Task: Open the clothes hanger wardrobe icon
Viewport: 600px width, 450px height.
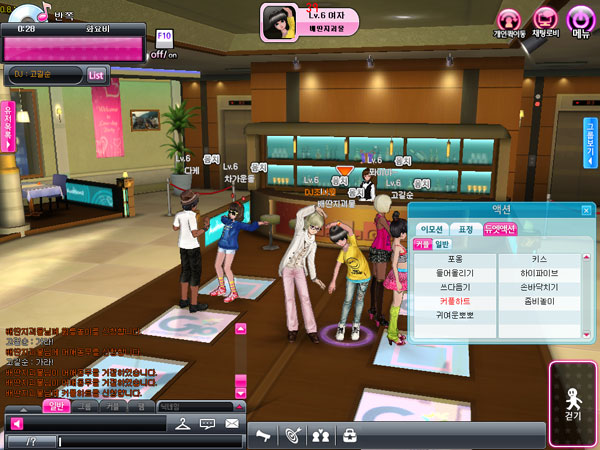Action: pyautogui.click(x=181, y=424)
